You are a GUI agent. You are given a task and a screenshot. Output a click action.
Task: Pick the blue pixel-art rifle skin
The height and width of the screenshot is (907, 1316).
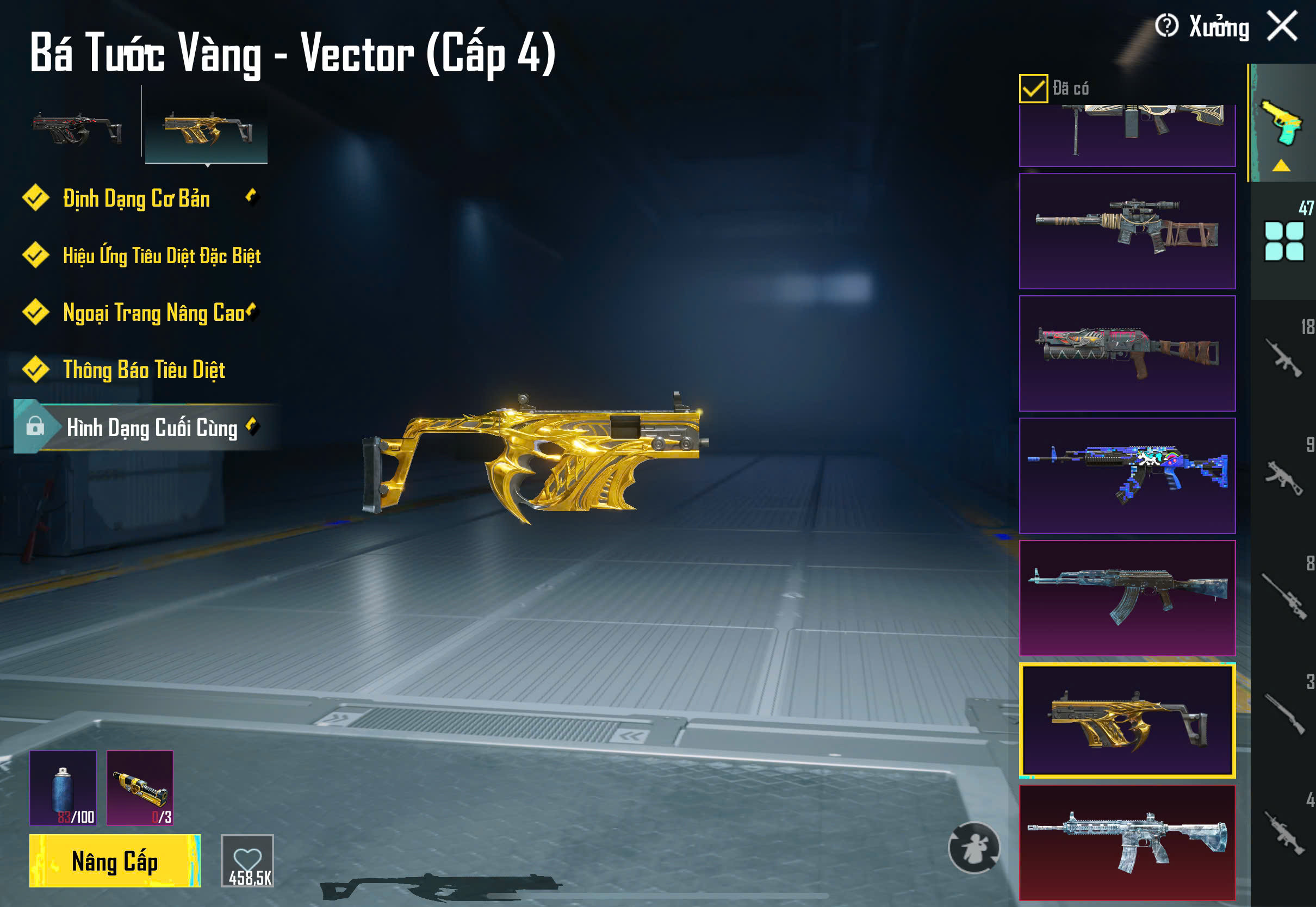1127,476
